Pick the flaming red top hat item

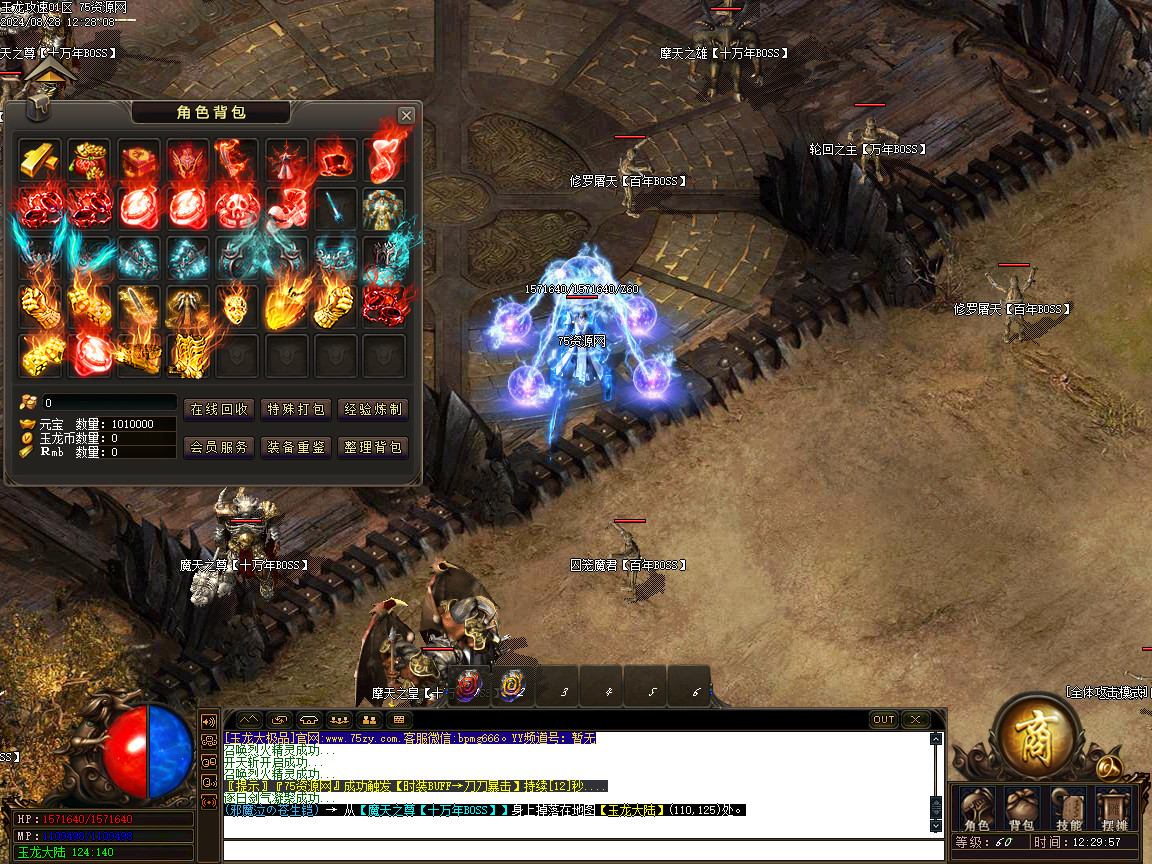pos(335,160)
